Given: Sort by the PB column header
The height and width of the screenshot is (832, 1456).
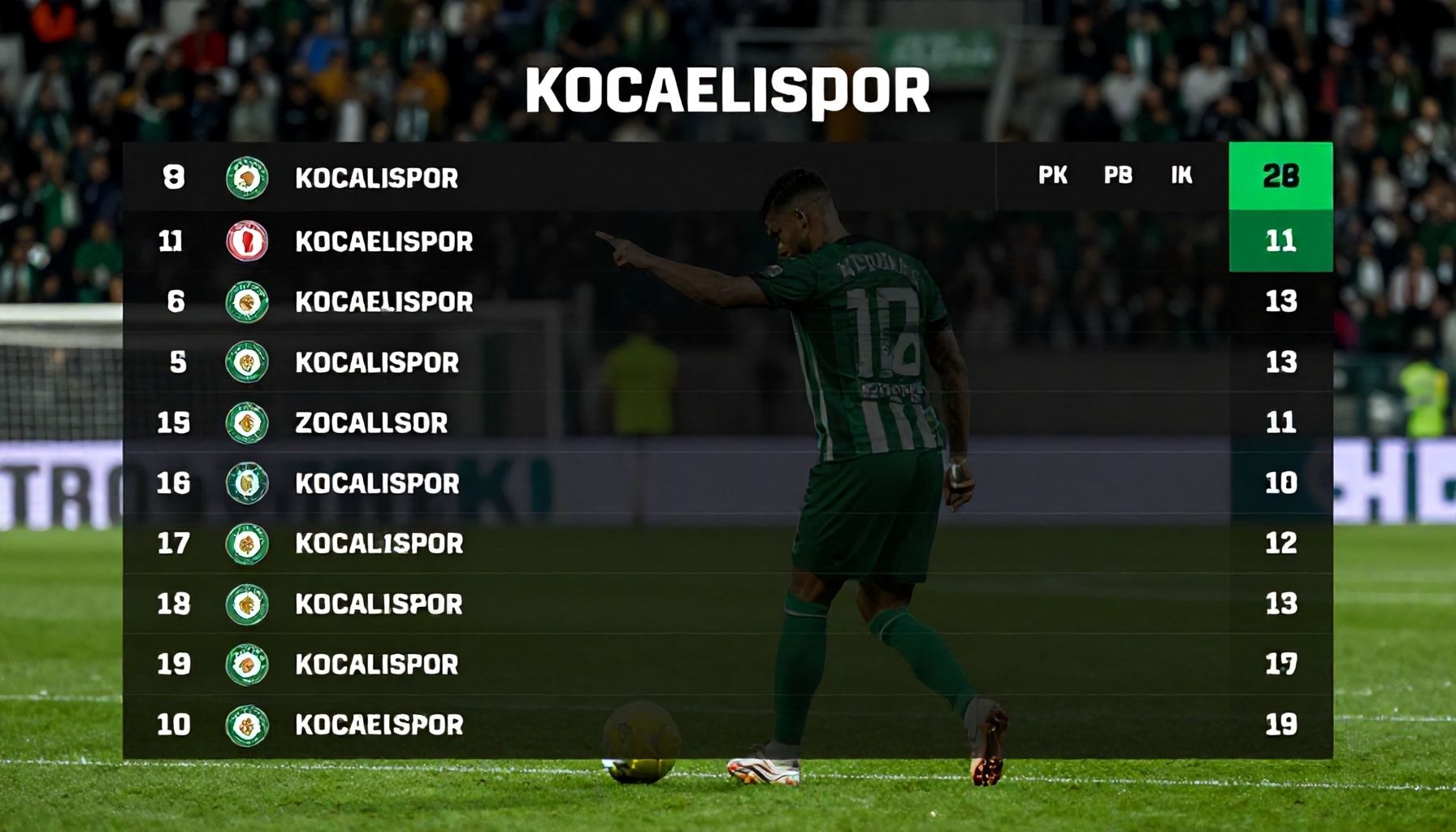Looking at the screenshot, I should (x=1118, y=175).
